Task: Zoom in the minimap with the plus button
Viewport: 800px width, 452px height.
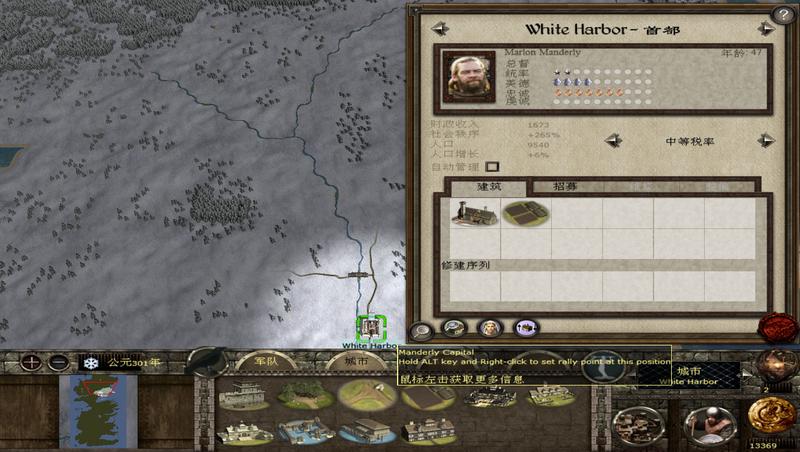Action: coord(32,362)
